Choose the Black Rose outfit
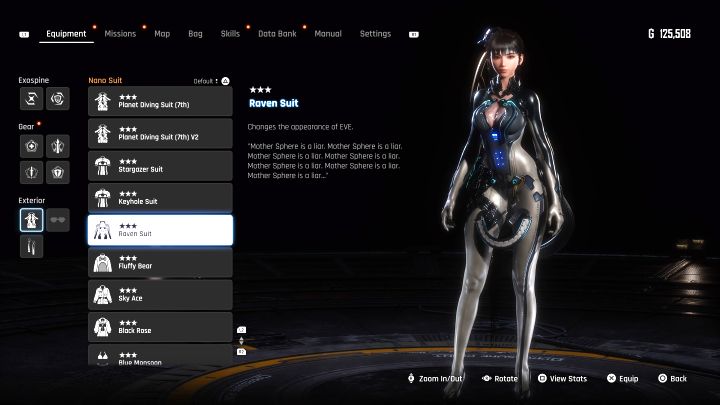720x405 pixels. [160, 326]
